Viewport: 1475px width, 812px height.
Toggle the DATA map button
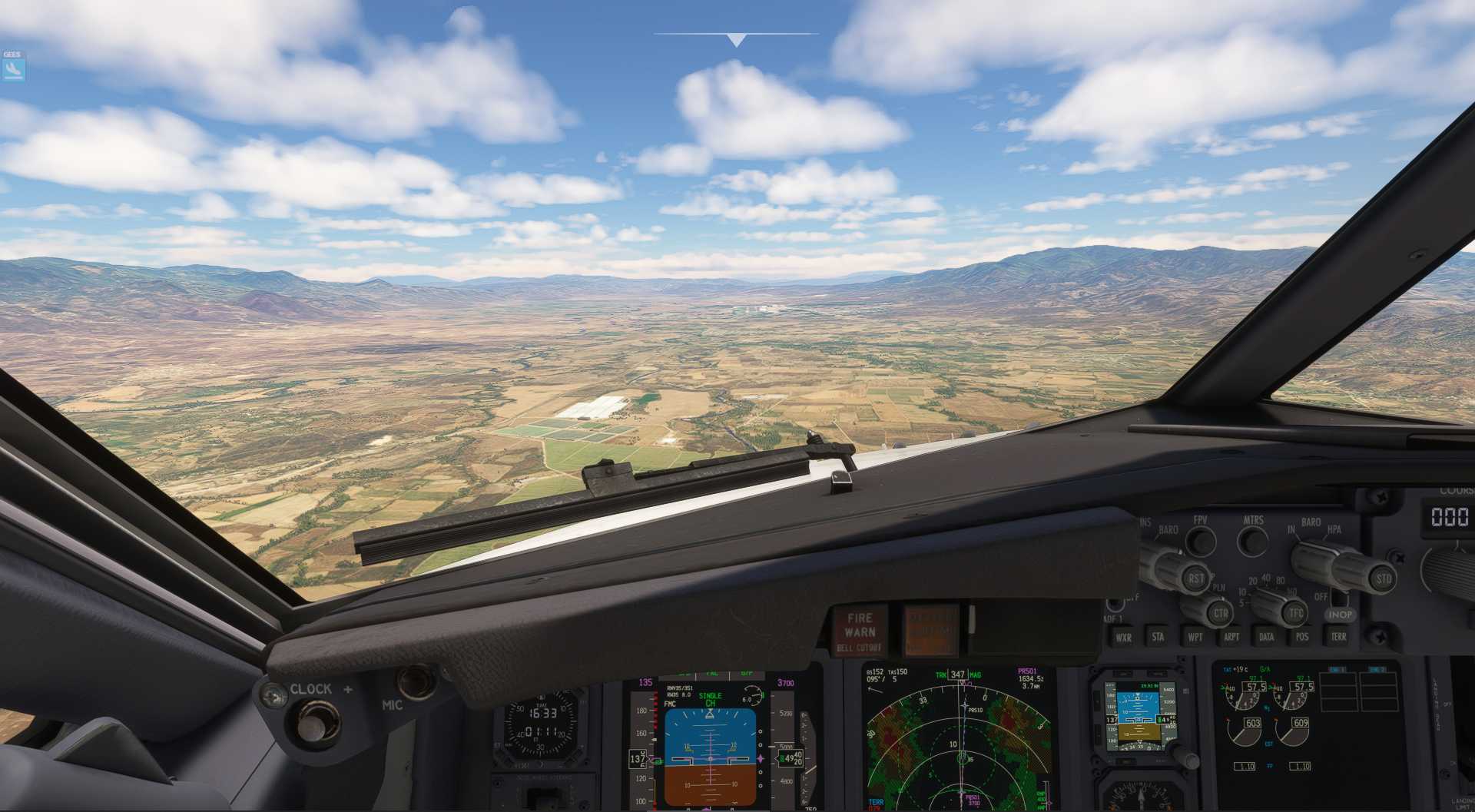point(1266,637)
